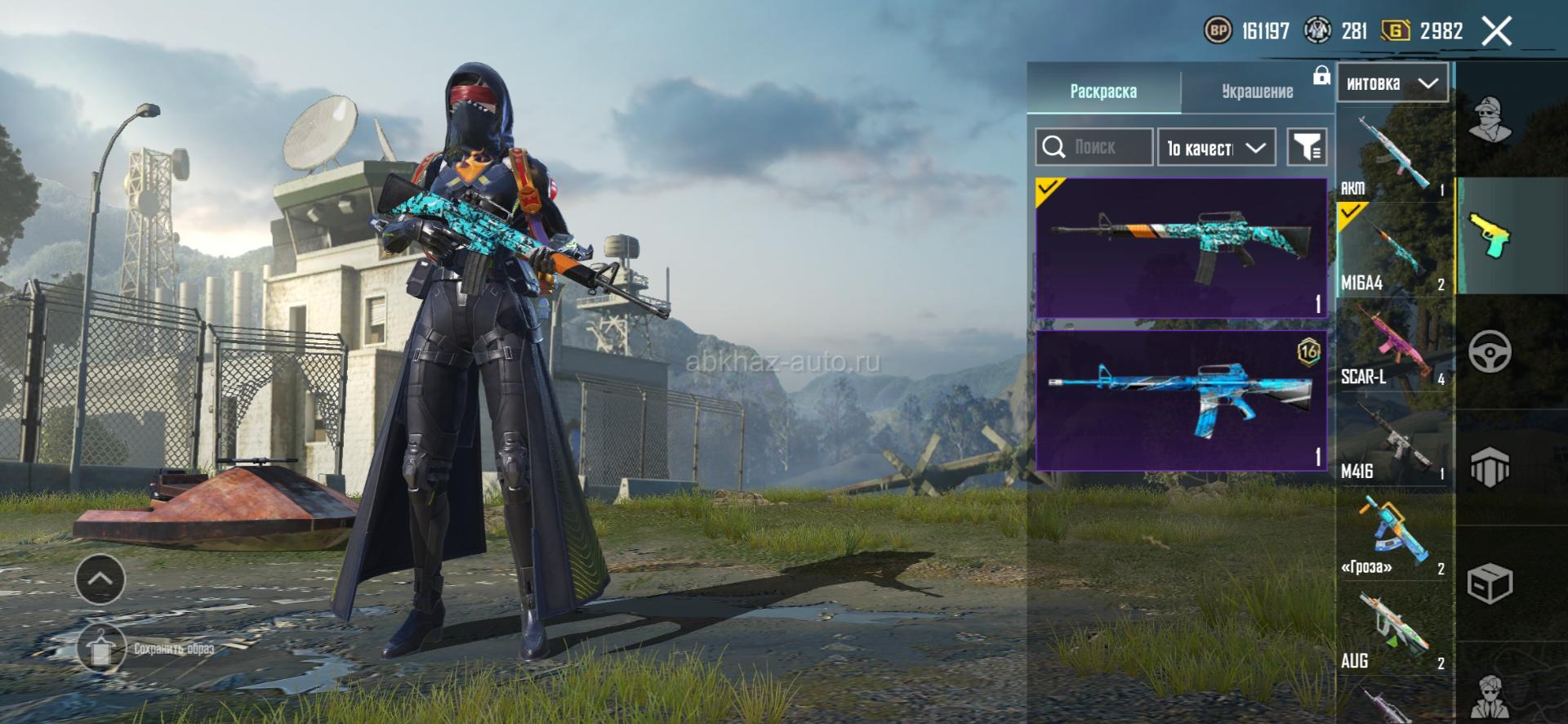Select AKM in weapon list
The image size is (1568, 724).
(1394, 155)
